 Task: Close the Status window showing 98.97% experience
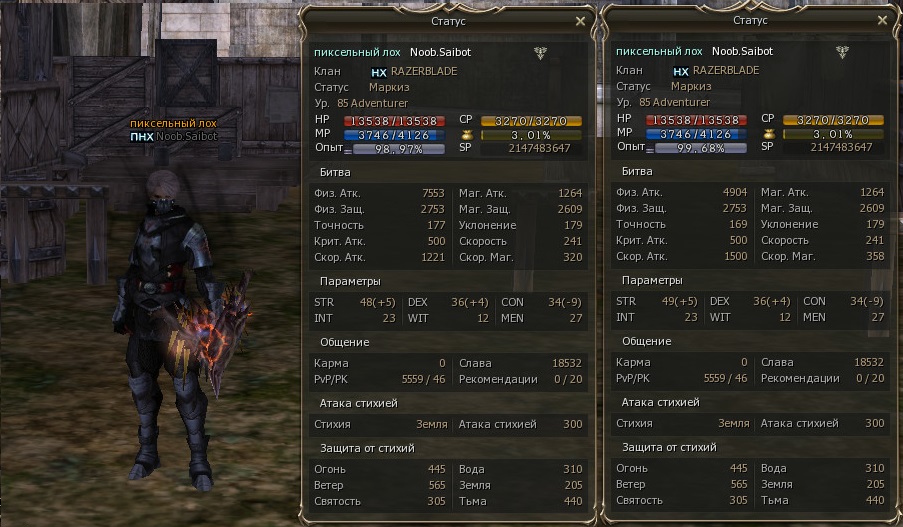(580, 20)
